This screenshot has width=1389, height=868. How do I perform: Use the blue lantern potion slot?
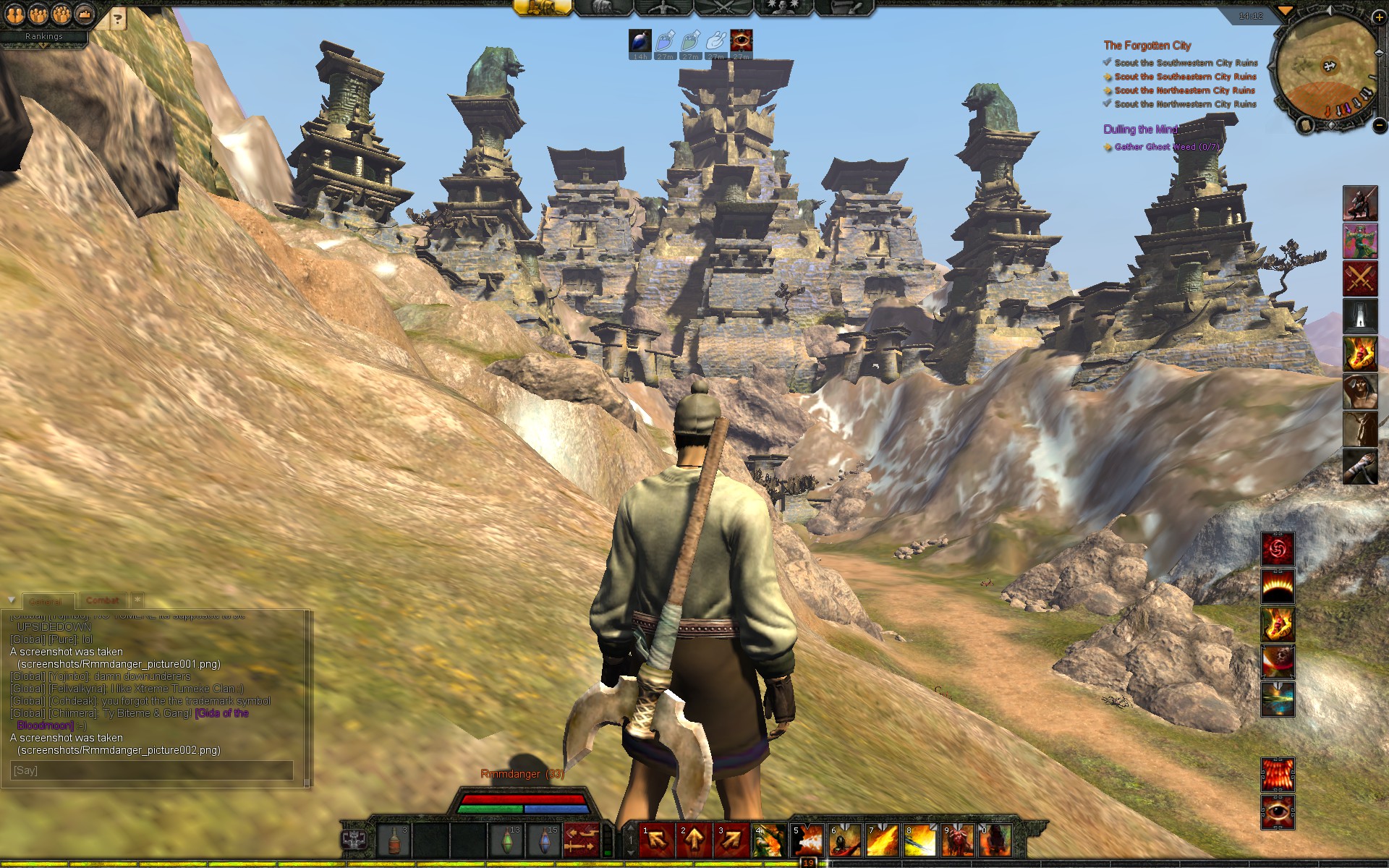543,840
